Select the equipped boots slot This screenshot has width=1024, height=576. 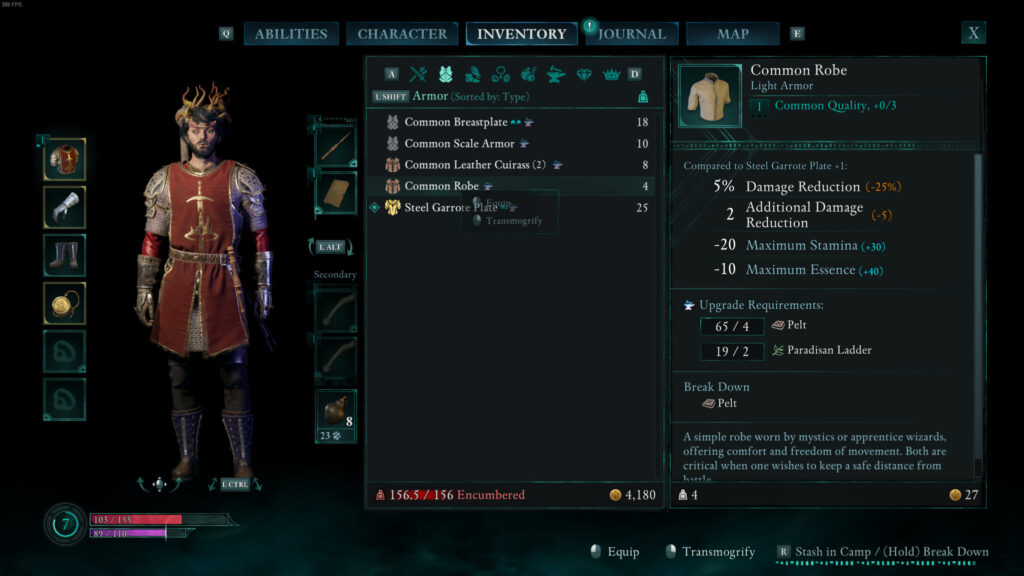(x=64, y=255)
